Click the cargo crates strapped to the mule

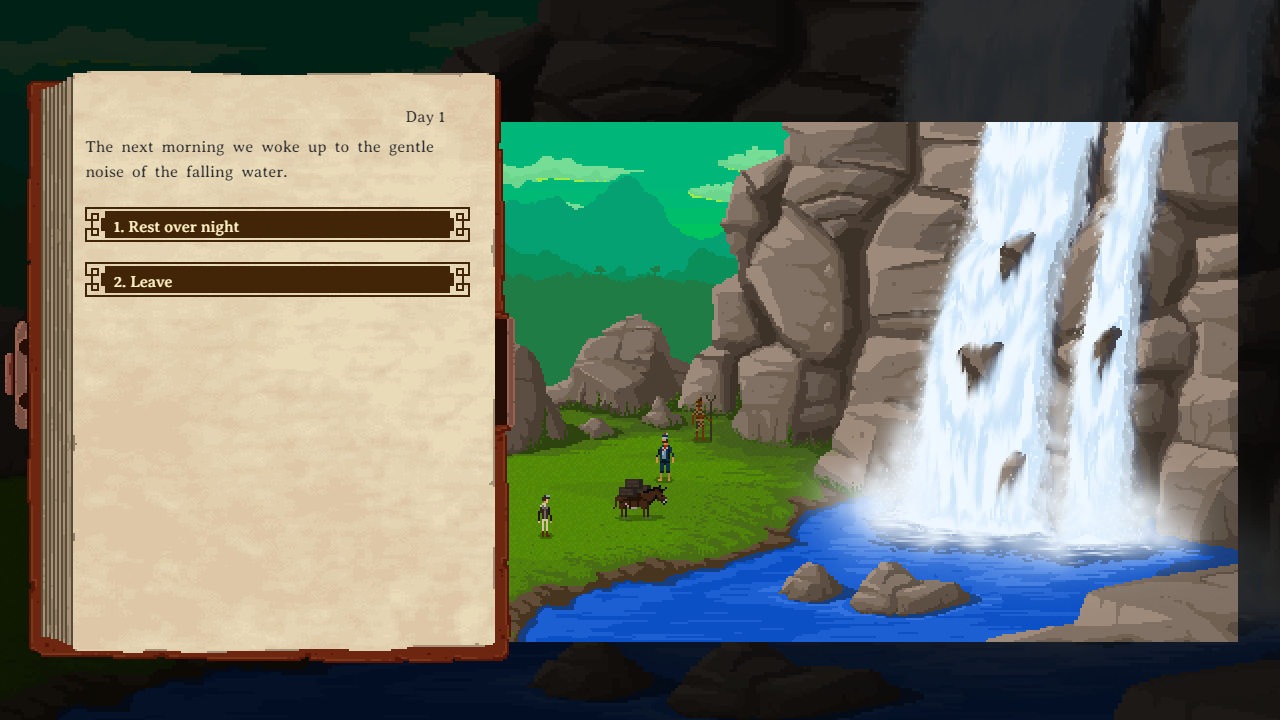(632, 487)
